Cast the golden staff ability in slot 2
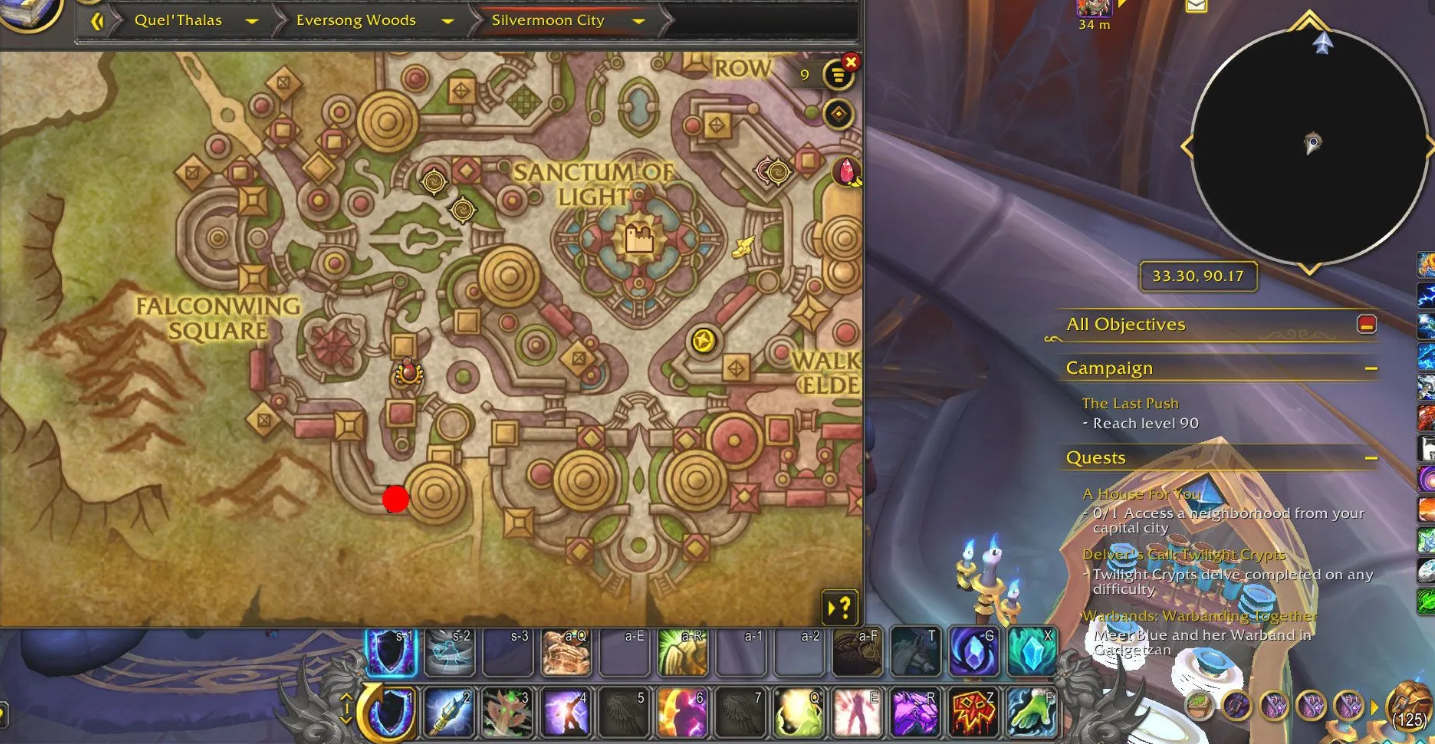Viewport: 1435px width, 744px height. [449, 713]
